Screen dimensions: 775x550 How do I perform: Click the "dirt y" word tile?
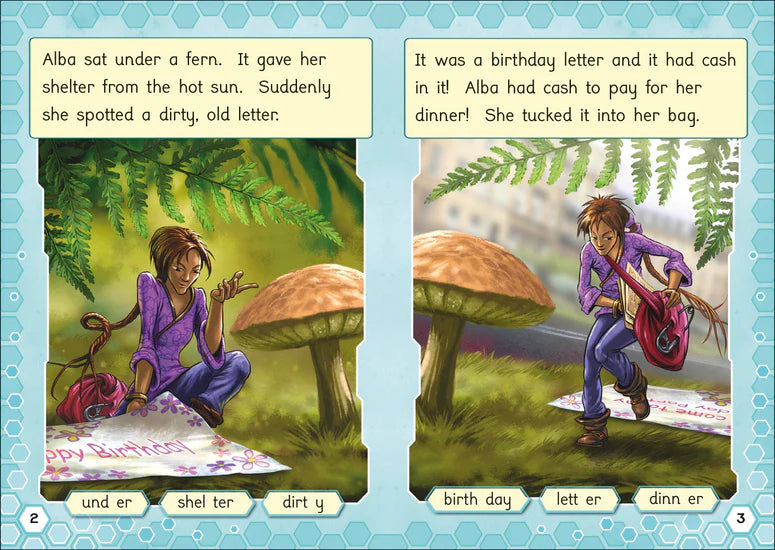click(x=305, y=502)
